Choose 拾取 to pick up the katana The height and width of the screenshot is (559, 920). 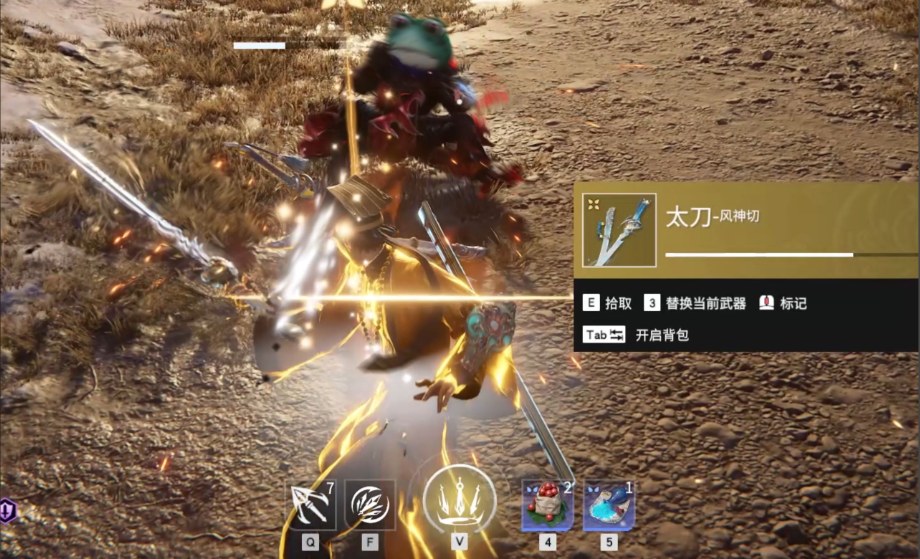[608, 303]
